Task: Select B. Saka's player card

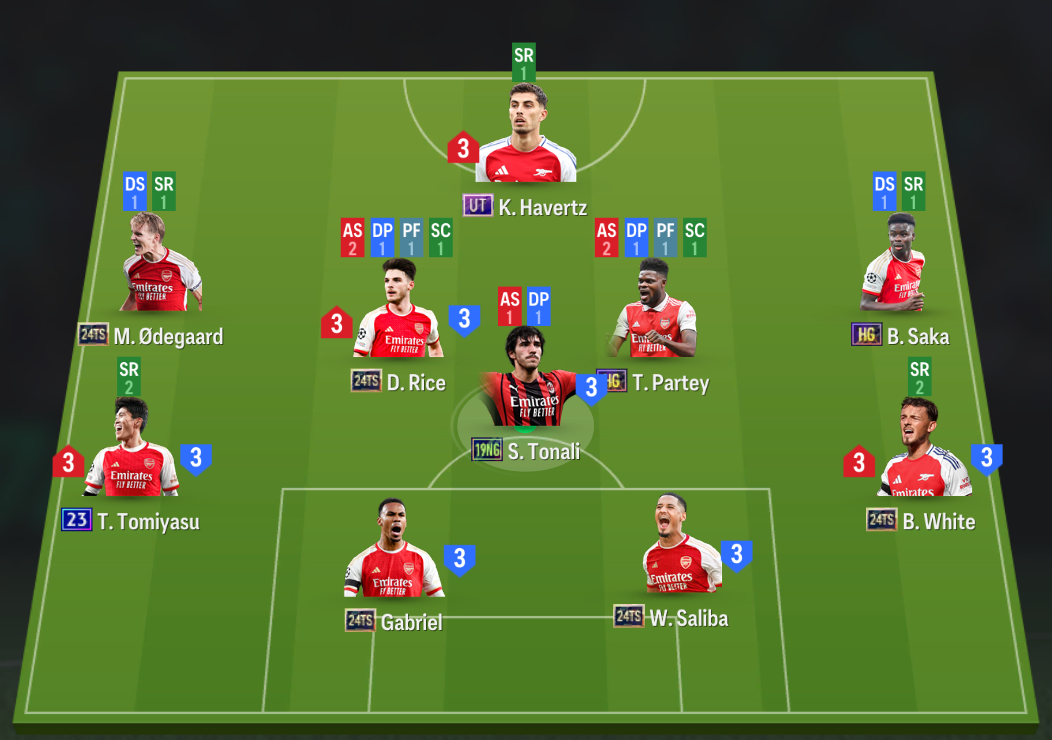Action: pyautogui.click(x=895, y=265)
